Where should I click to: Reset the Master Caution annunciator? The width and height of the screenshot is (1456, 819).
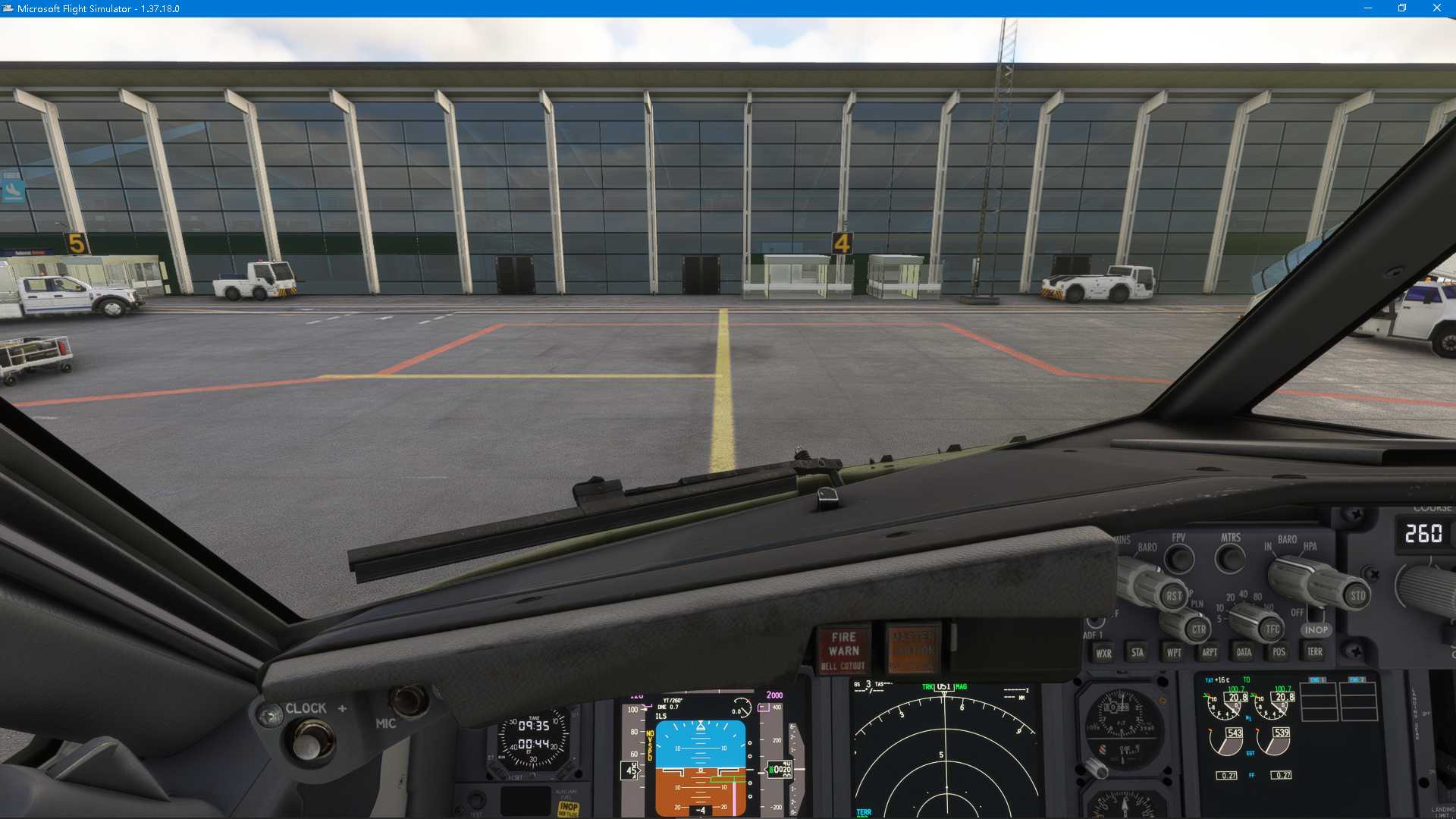pos(913,646)
